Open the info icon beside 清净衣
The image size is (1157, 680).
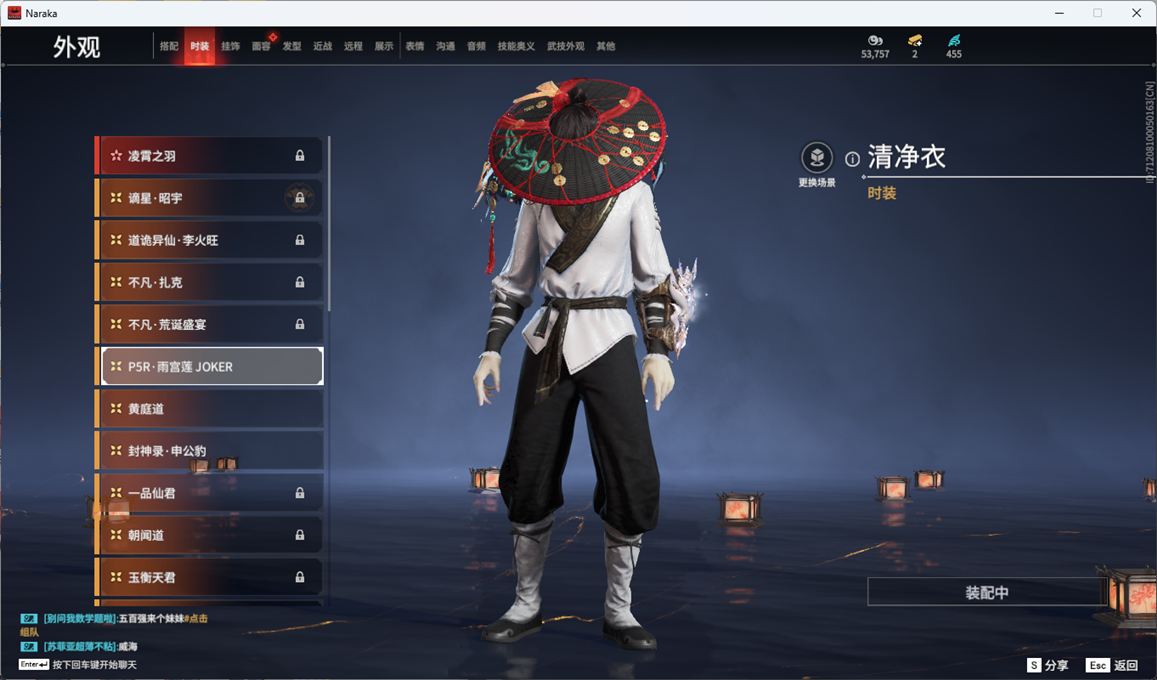[x=852, y=159]
